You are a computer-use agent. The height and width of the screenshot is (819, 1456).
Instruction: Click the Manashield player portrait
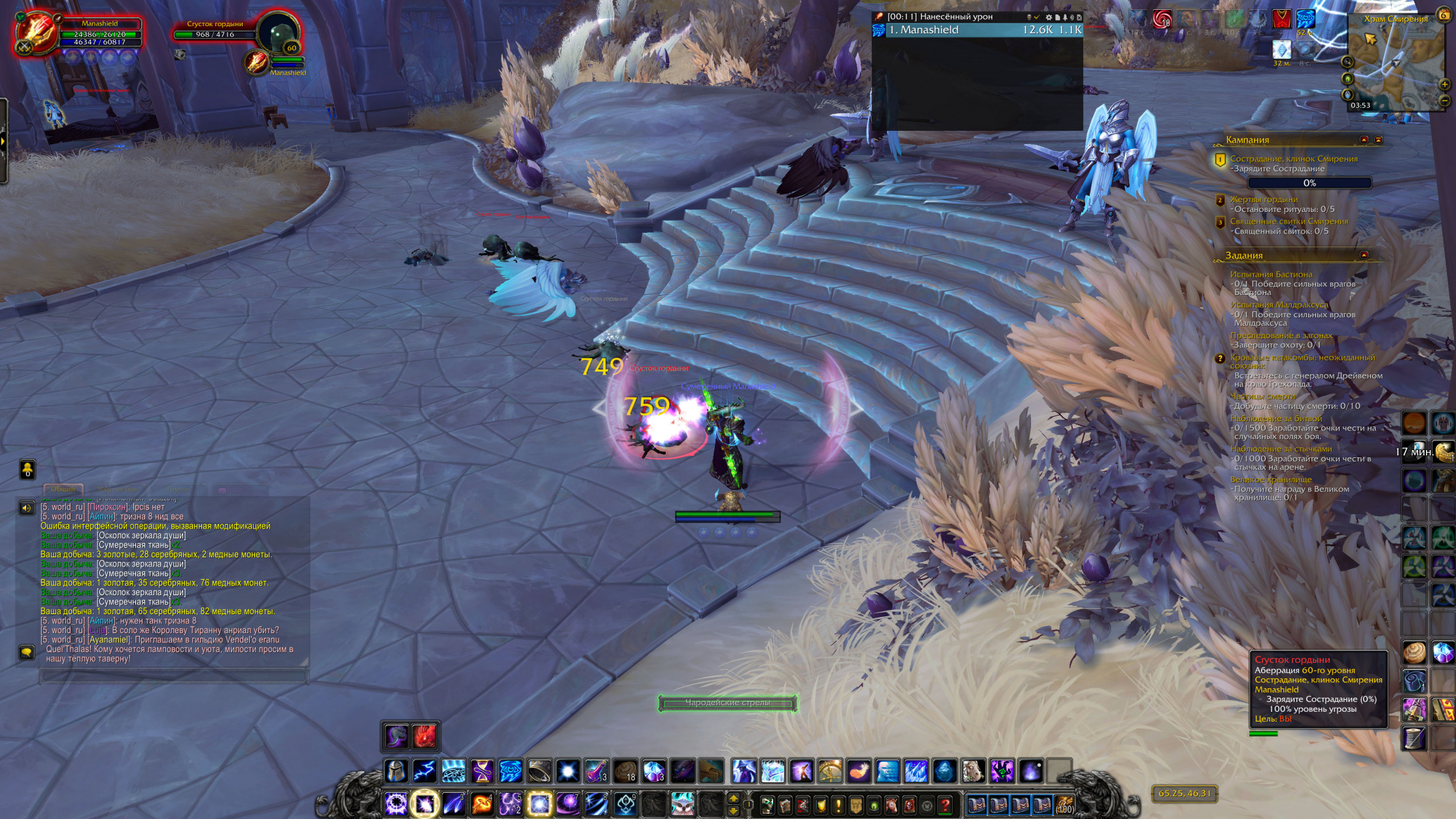[37, 33]
